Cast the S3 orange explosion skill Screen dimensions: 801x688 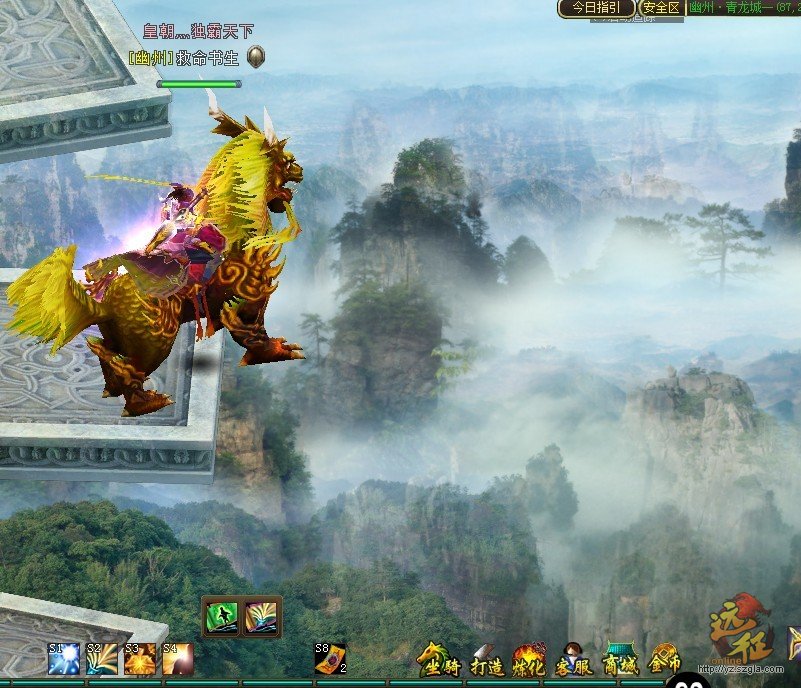point(140,659)
